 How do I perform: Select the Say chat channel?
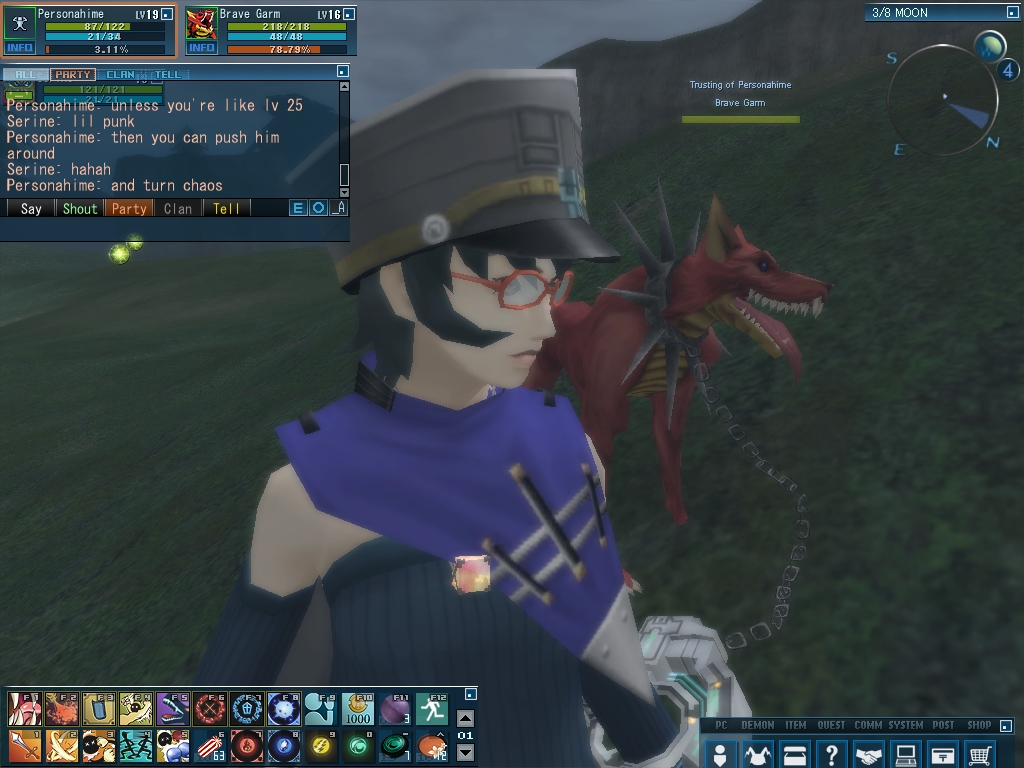click(31, 209)
